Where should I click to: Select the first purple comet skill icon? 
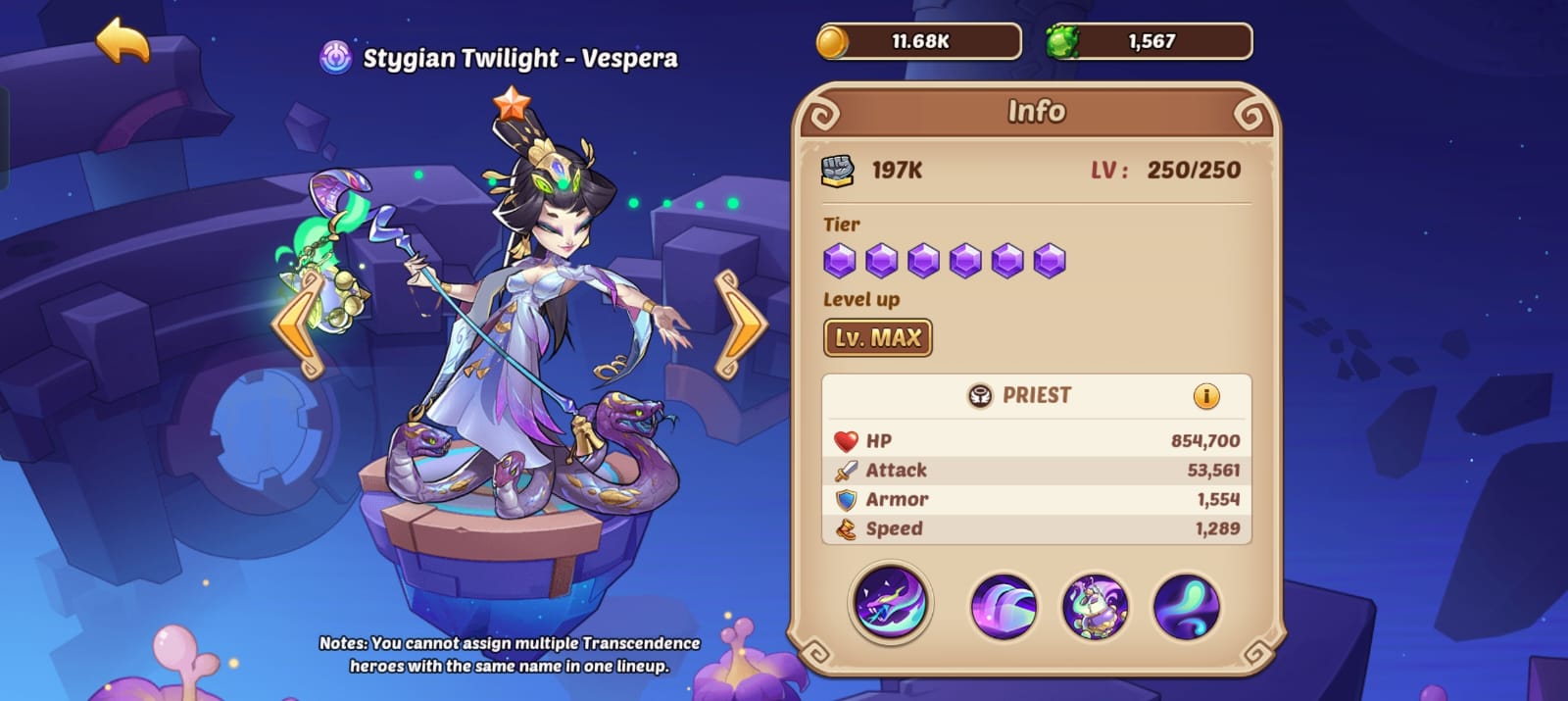click(x=890, y=603)
